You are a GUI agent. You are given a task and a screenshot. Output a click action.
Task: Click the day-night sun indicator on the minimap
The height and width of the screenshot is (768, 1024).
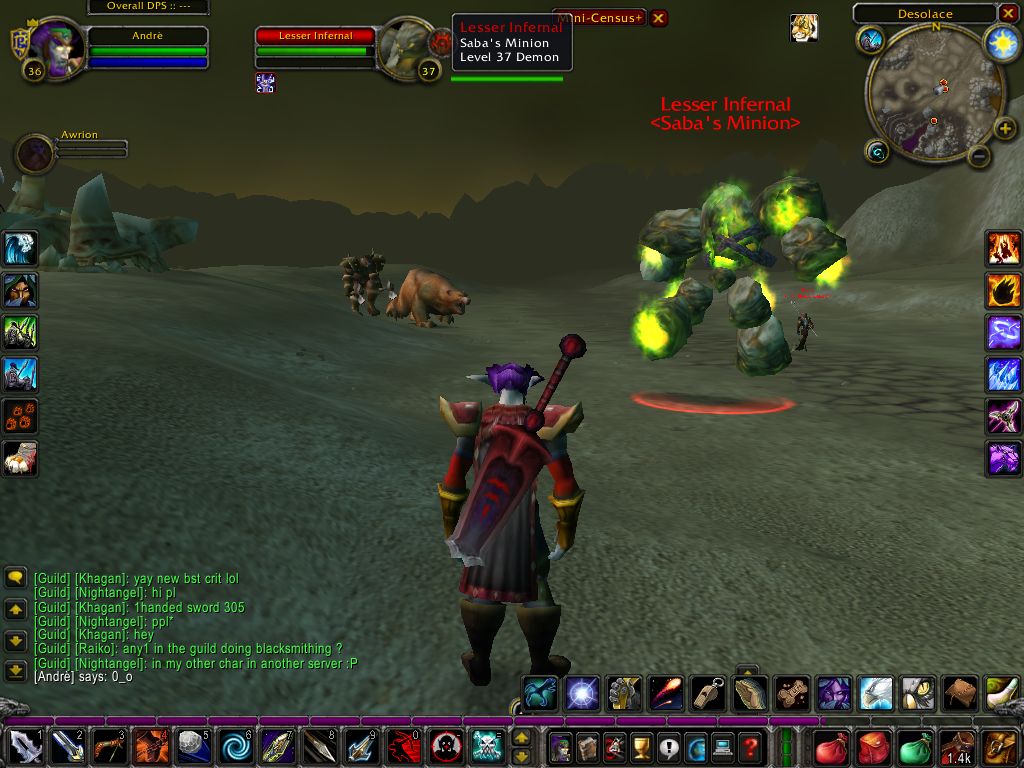pos(1001,42)
